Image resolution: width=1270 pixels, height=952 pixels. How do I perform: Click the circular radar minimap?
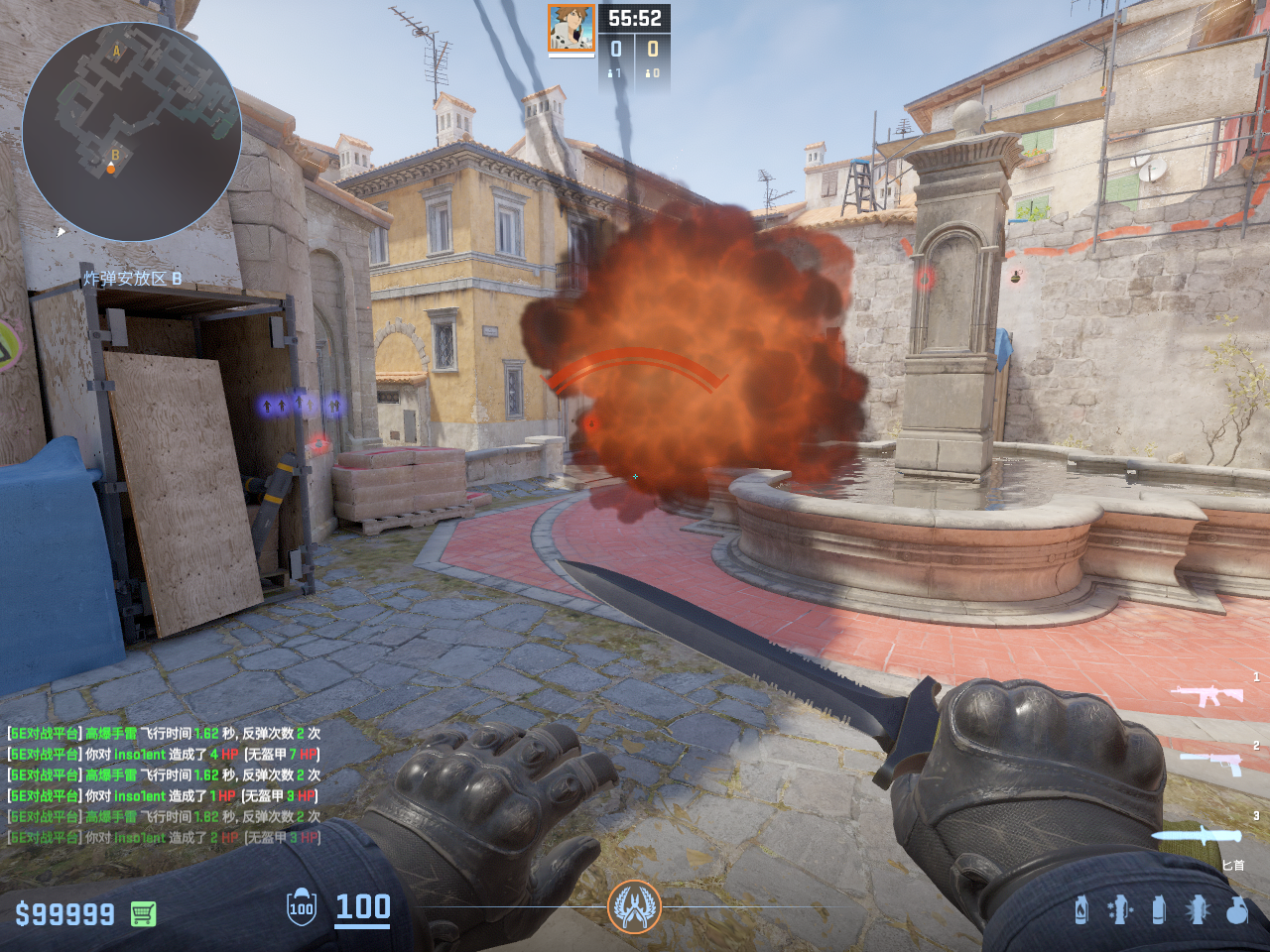pos(131,131)
